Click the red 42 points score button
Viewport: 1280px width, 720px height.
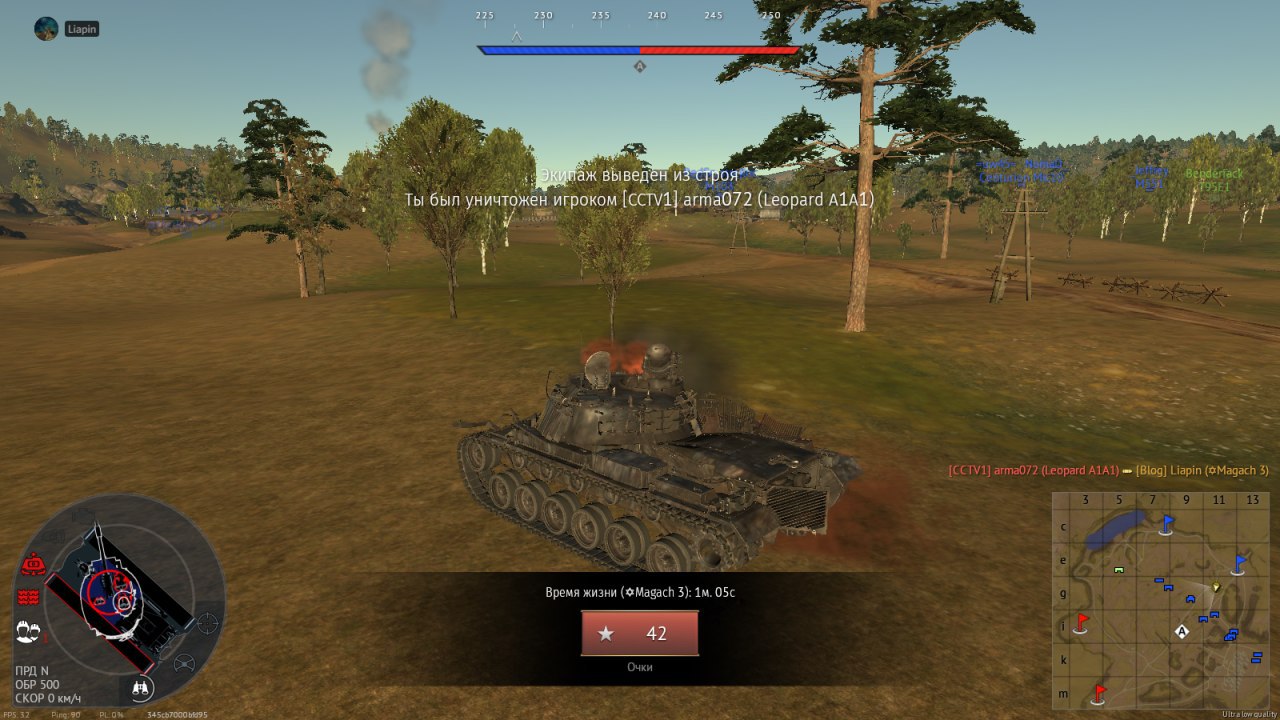(x=640, y=633)
